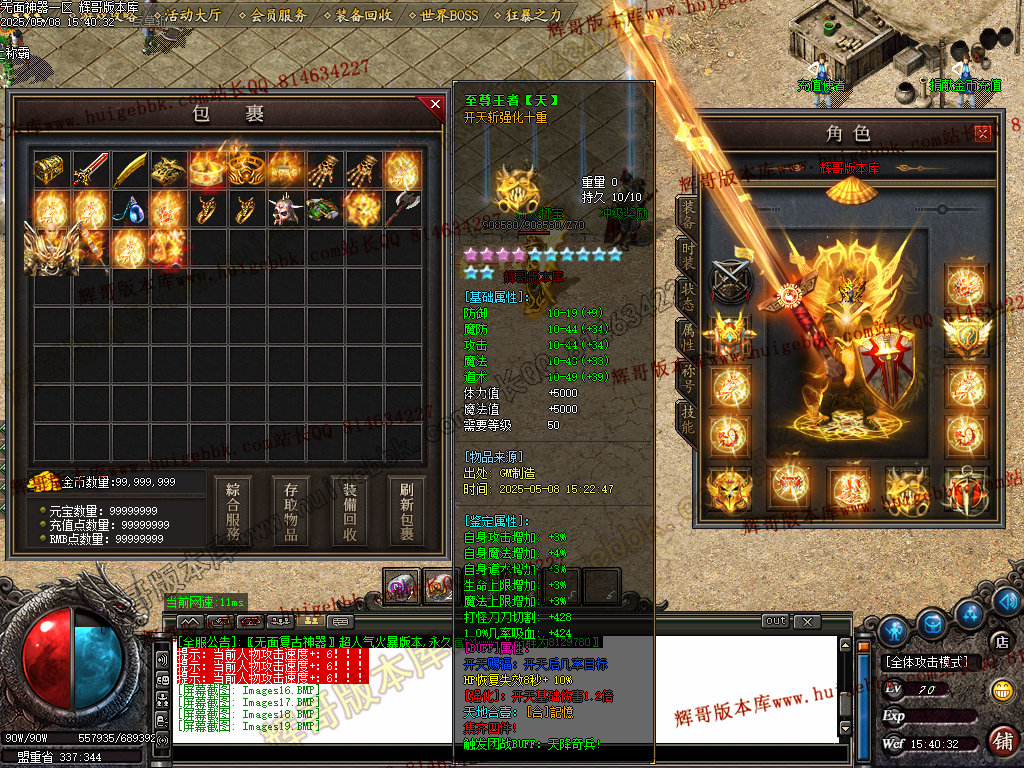The height and width of the screenshot is (768, 1024).
Task: Select the golden treasure chest item
Action: (x=50, y=170)
